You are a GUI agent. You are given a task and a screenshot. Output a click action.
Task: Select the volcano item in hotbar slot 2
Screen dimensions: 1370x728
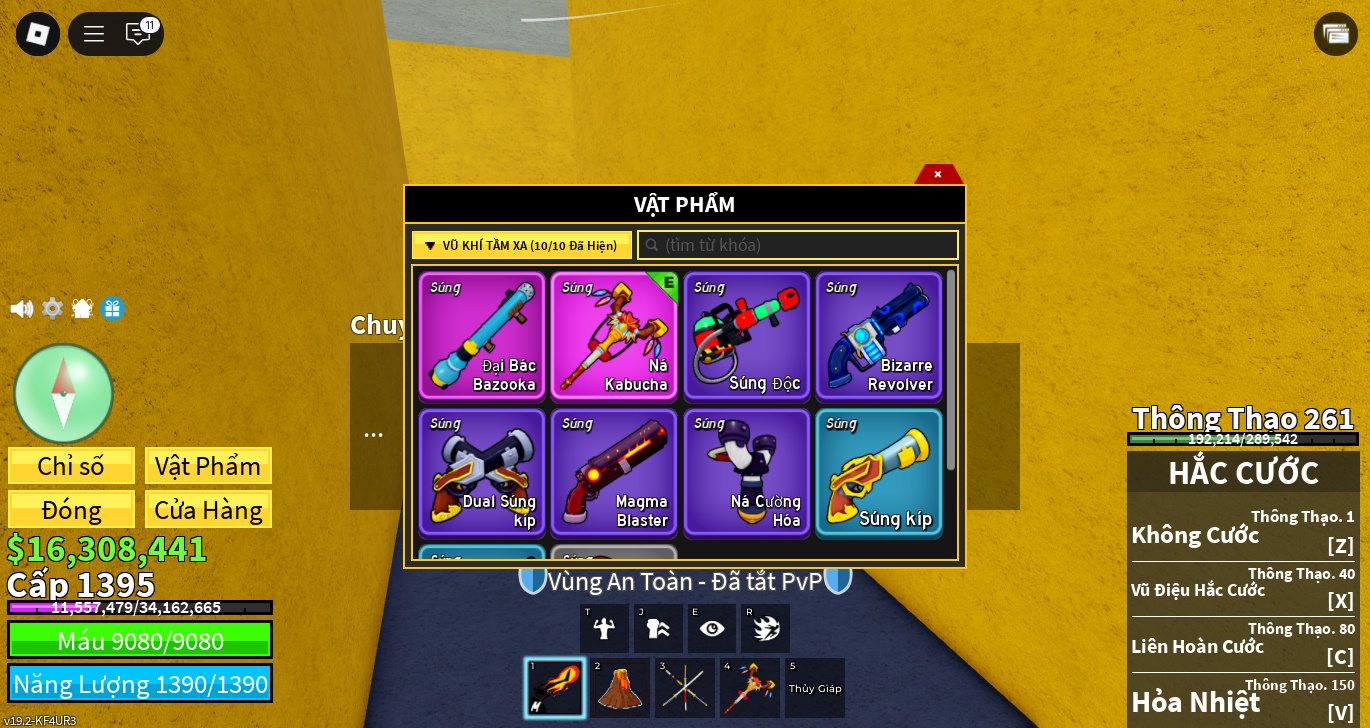pos(619,688)
